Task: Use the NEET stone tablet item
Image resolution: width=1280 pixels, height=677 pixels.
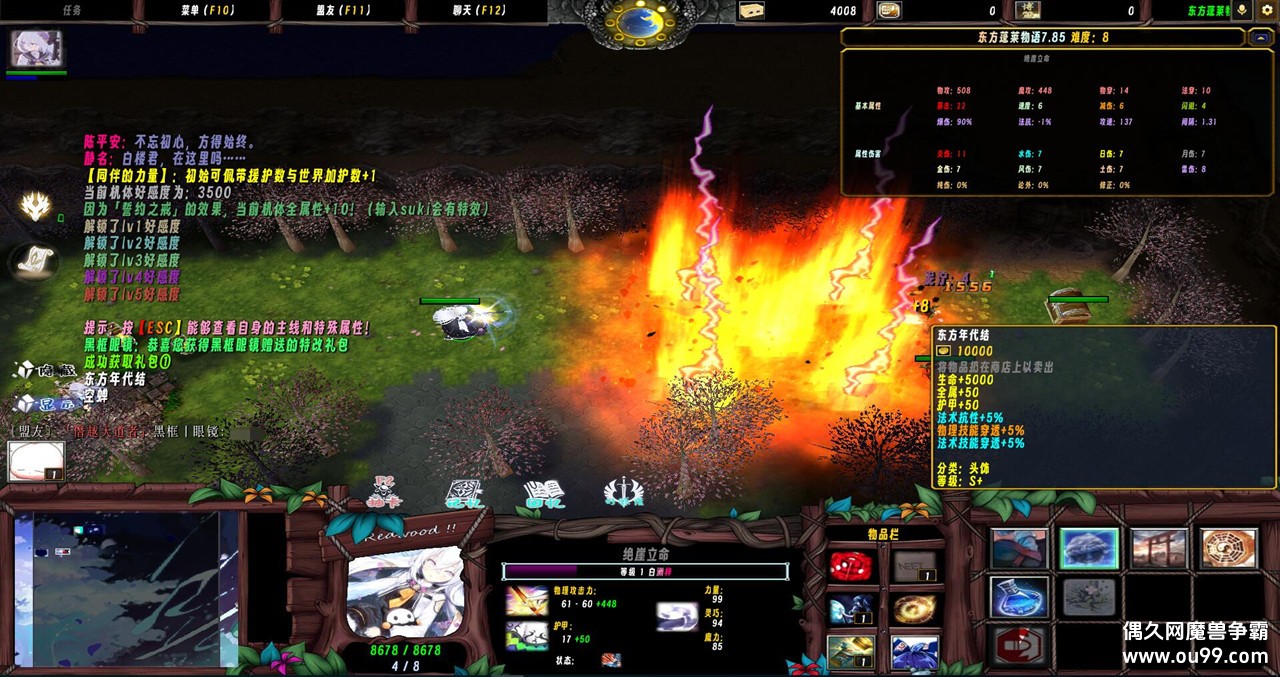Action: (x=914, y=567)
